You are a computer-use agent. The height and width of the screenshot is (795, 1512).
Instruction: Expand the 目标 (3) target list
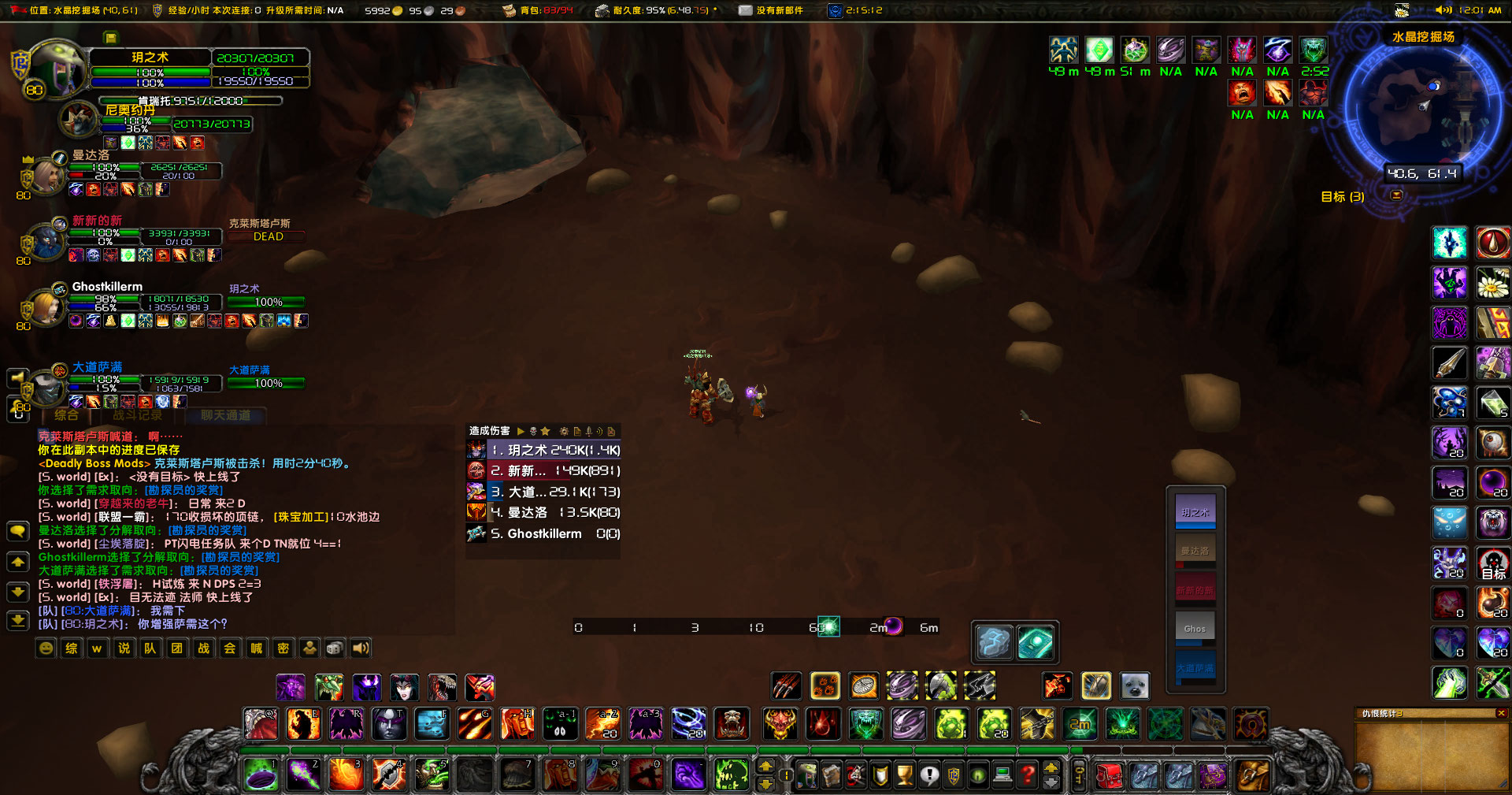pyautogui.click(x=1343, y=197)
